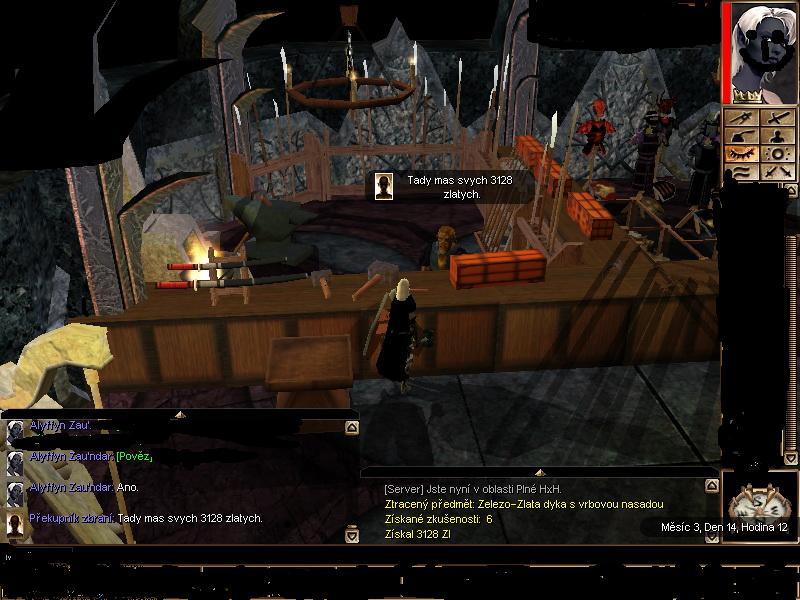Activate the closed eye stealth mode
The height and width of the screenshot is (600, 800).
pos(743,154)
